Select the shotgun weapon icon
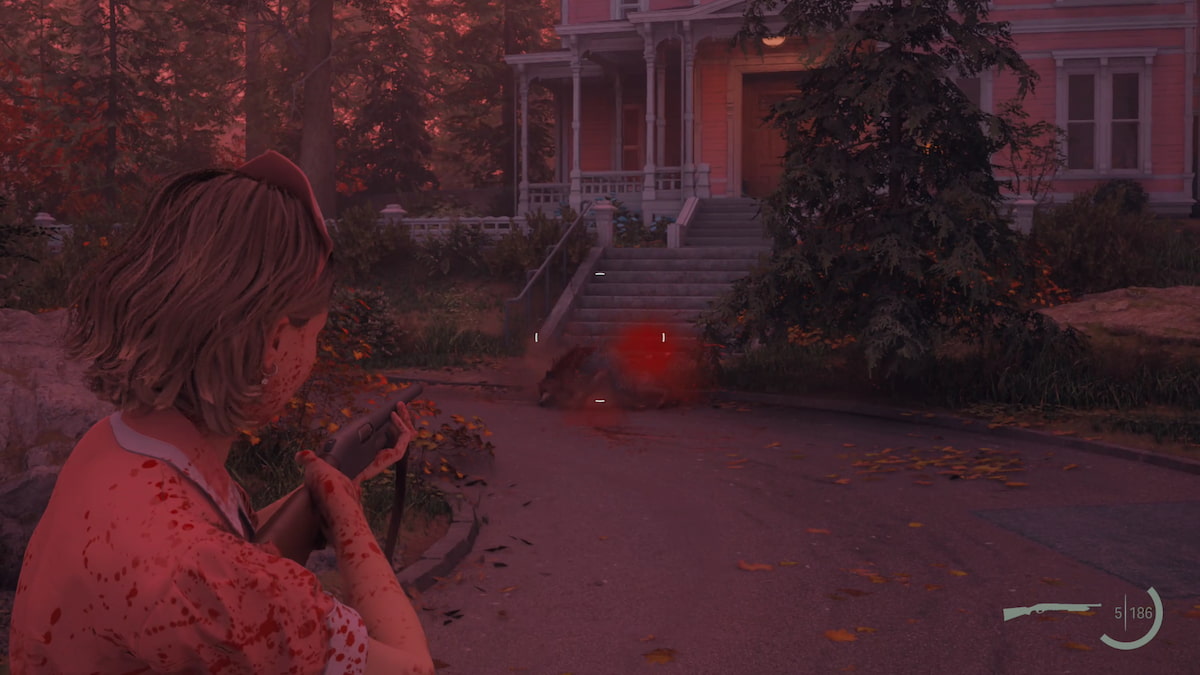The height and width of the screenshot is (675, 1200). [x=1049, y=610]
